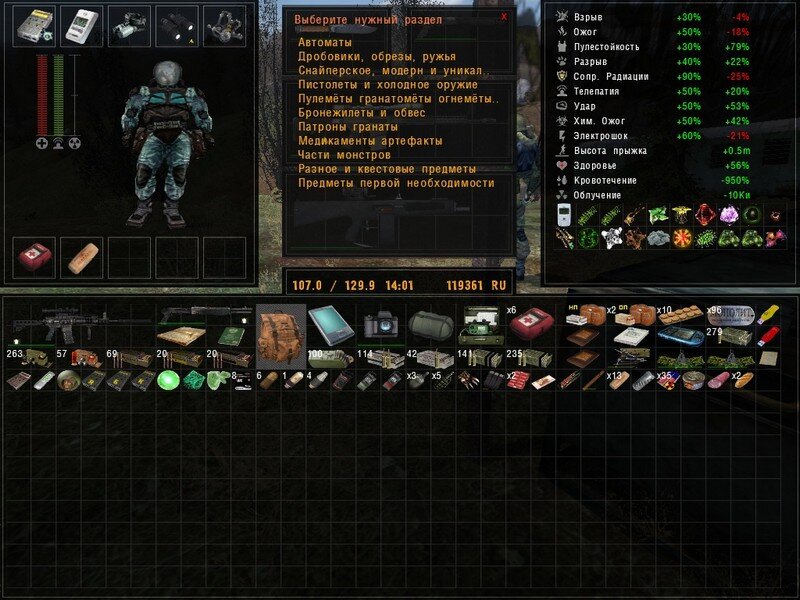Choose the Автоматы category
Image resolution: width=800 pixels, height=600 pixels.
[325, 43]
